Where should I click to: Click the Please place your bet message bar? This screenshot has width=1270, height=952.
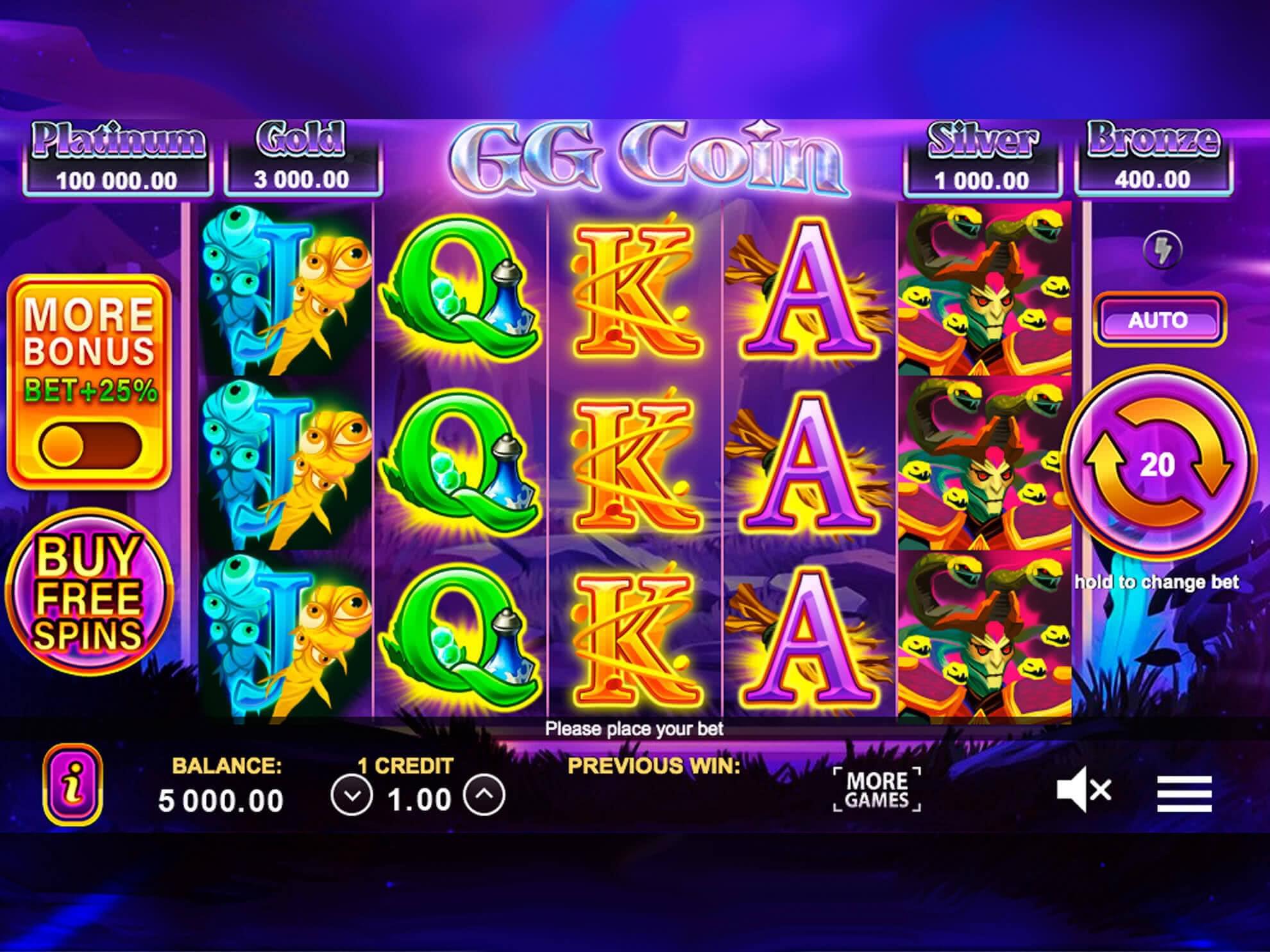(x=635, y=730)
